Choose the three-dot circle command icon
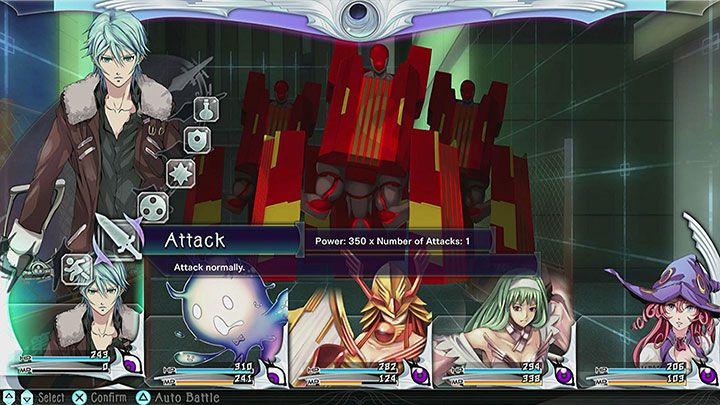The height and width of the screenshot is (405, 720). click(152, 207)
